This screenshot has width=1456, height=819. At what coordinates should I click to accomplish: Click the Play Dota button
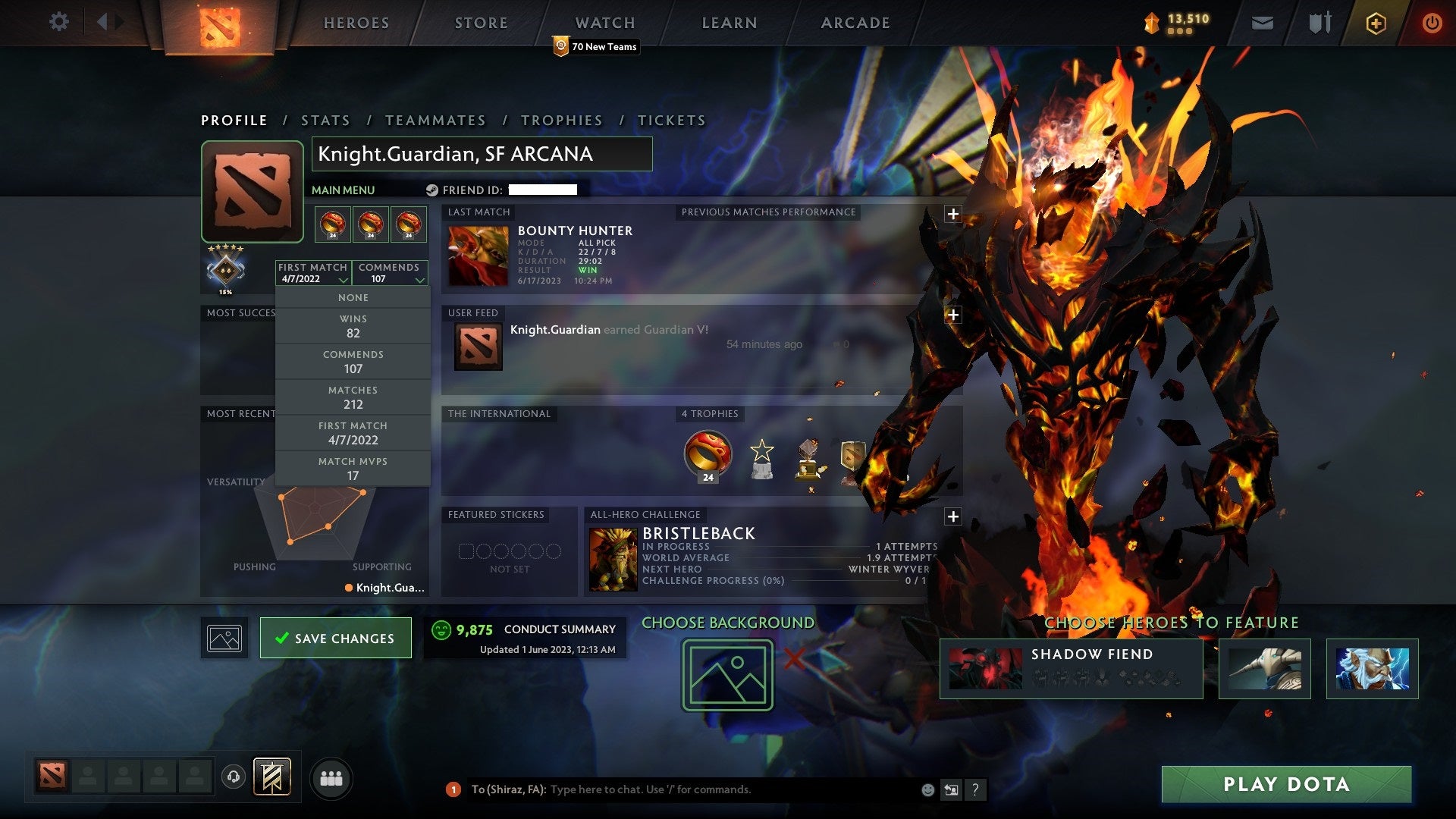[1285, 785]
